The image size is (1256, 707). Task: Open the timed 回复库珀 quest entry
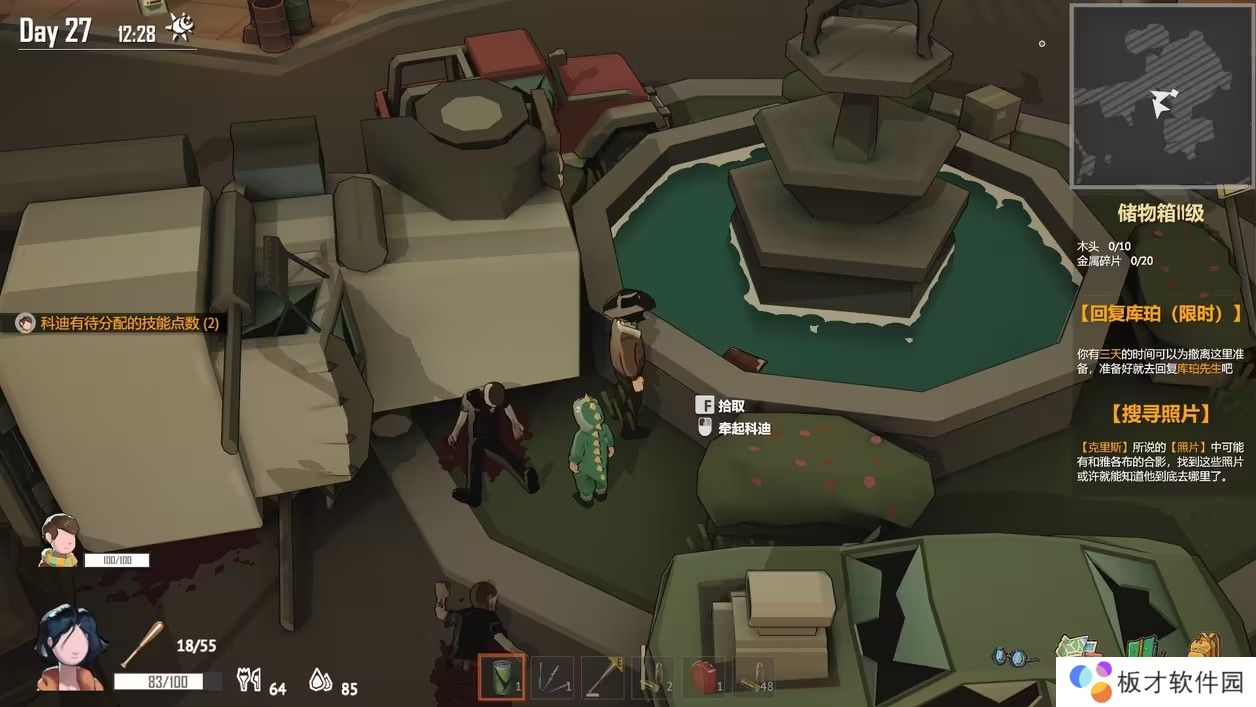[x=1160, y=314]
